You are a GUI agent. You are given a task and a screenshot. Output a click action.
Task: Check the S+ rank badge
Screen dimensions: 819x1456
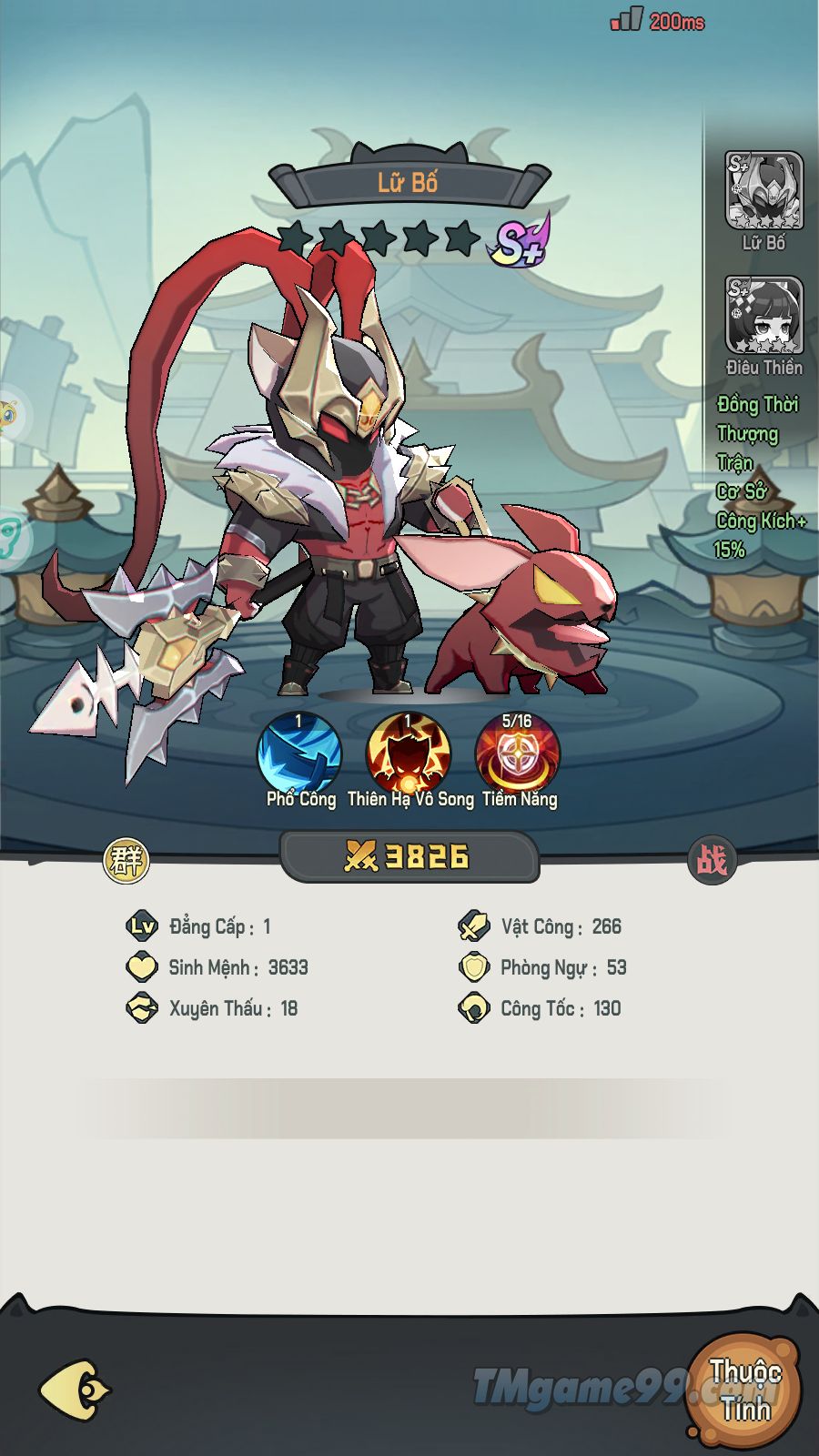519,241
